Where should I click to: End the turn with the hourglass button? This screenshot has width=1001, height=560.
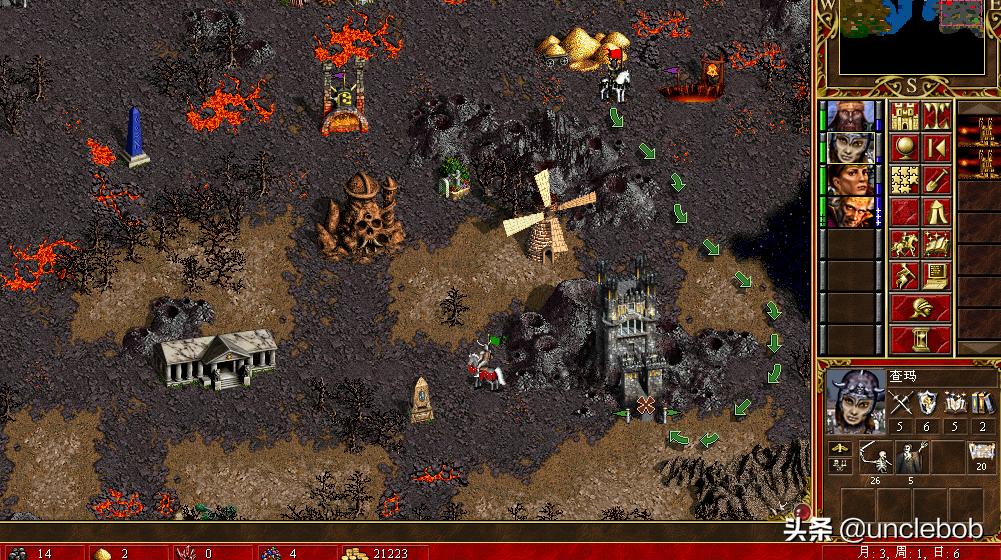point(921,340)
